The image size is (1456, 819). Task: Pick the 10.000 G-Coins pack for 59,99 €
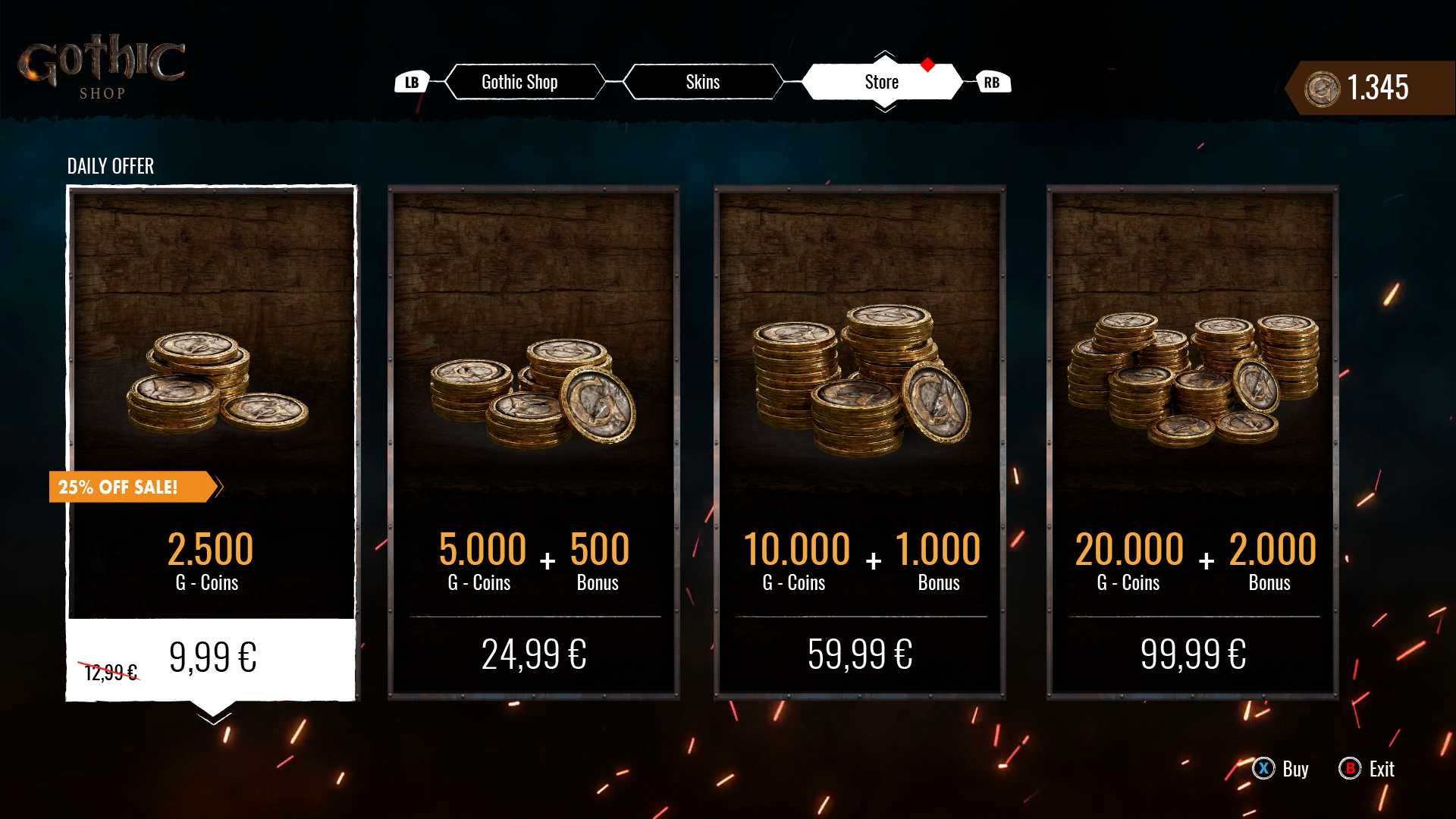point(859,443)
